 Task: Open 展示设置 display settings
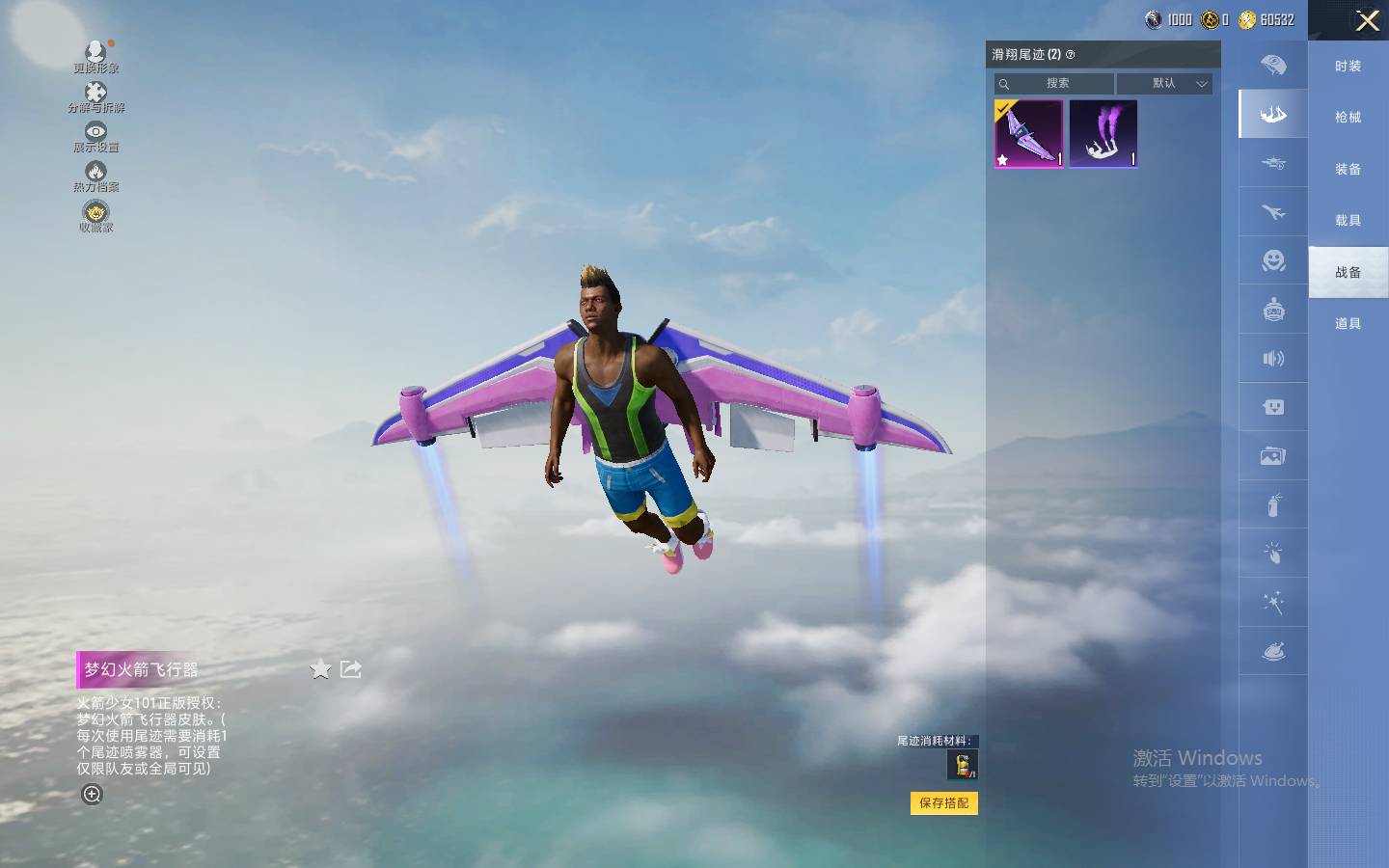[x=95, y=137]
